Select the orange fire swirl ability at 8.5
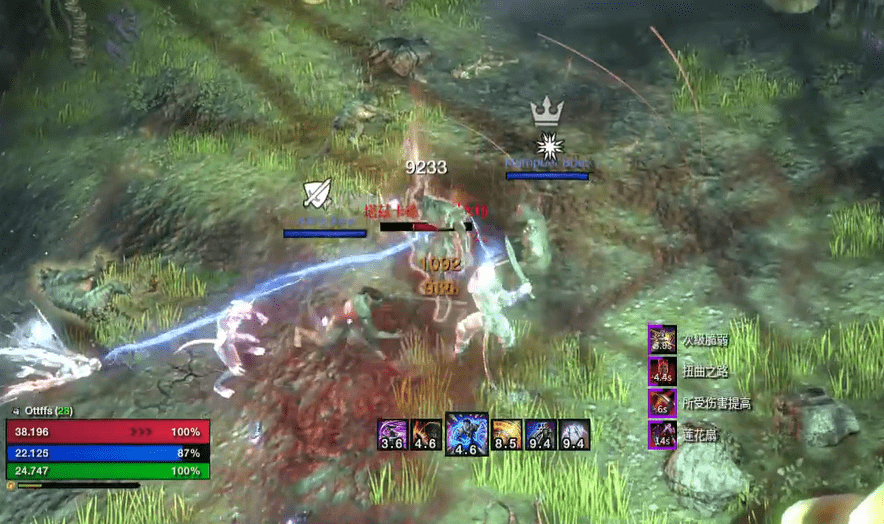884x524 pixels. point(507,435)
